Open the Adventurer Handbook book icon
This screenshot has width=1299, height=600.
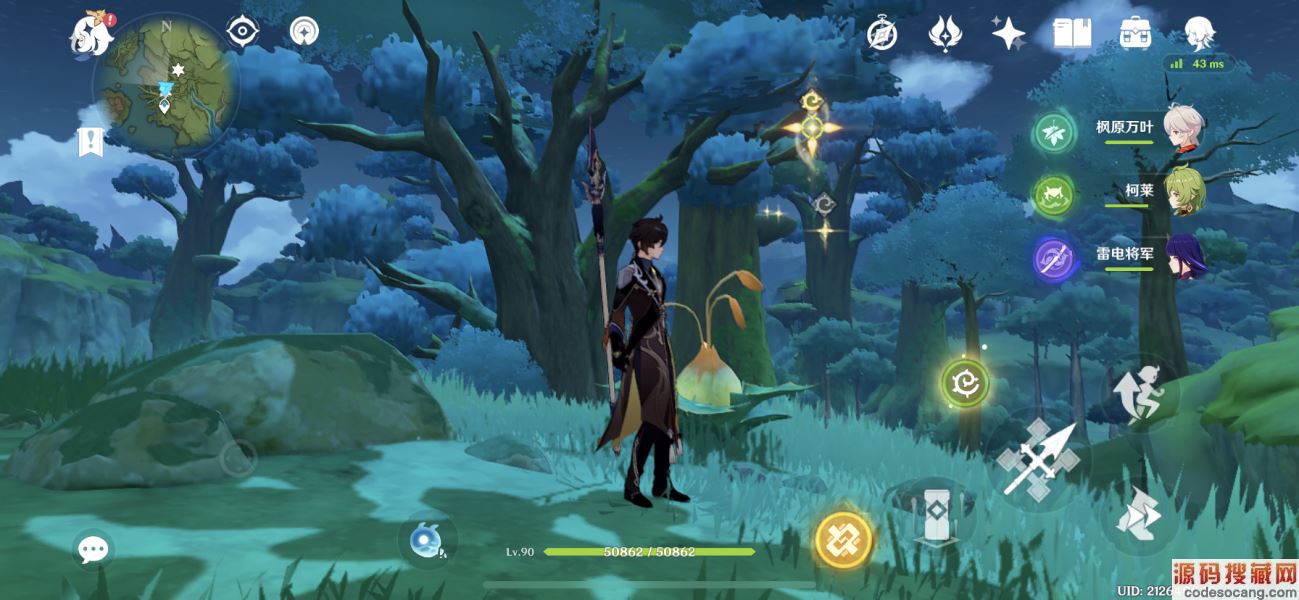[x=1071, y=34]
